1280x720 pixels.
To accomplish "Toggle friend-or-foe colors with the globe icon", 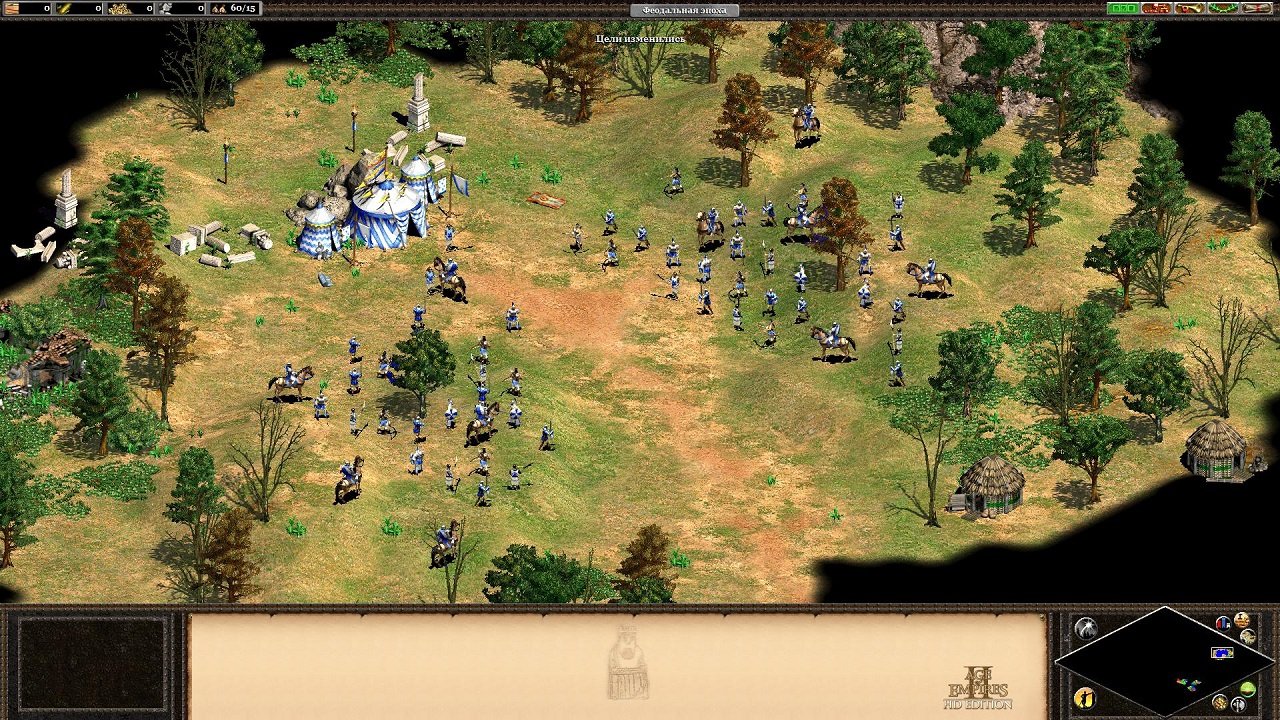I will (1246, 690).
